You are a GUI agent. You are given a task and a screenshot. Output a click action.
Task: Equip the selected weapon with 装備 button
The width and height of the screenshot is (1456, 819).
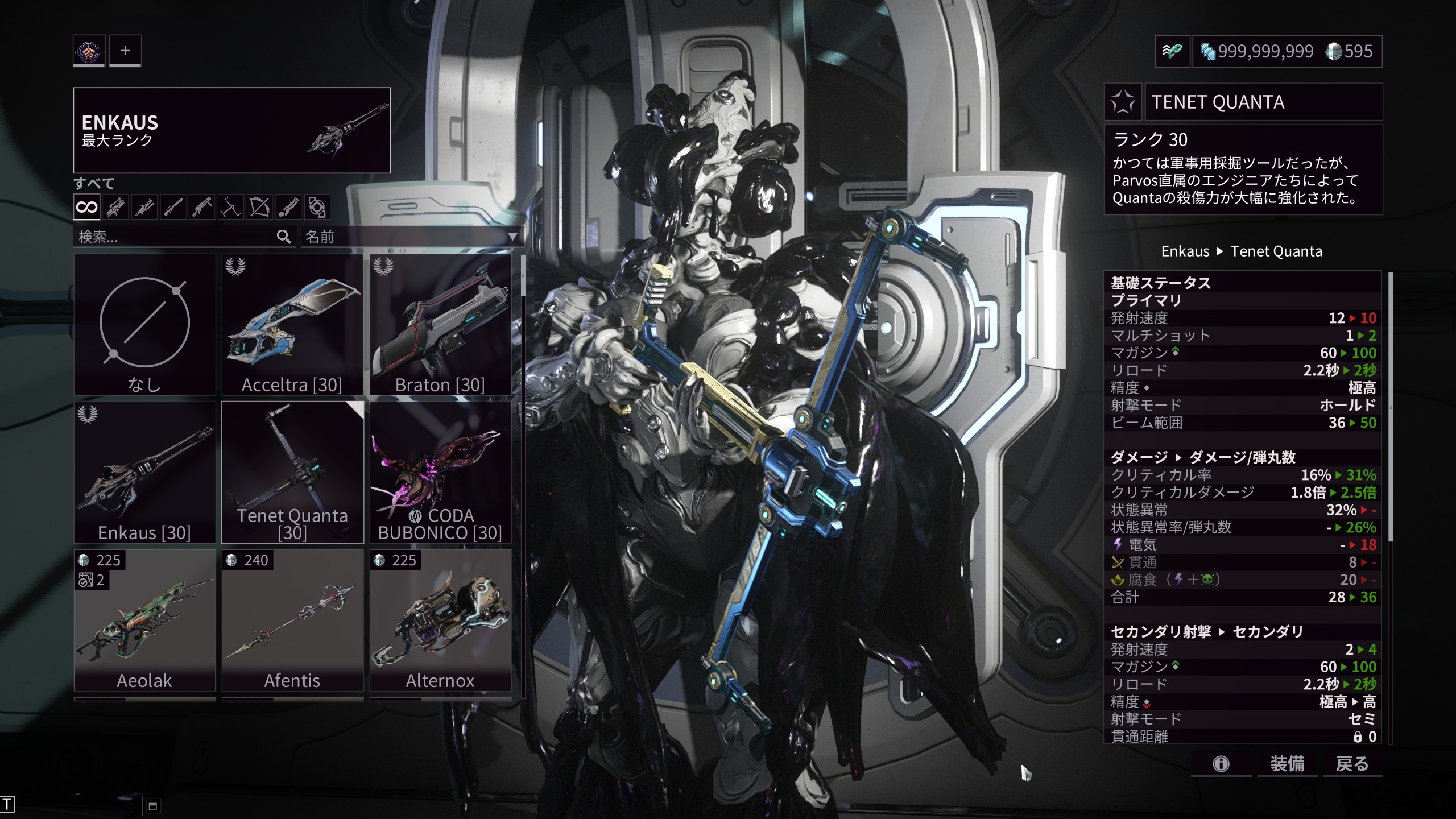[1287, 764]
